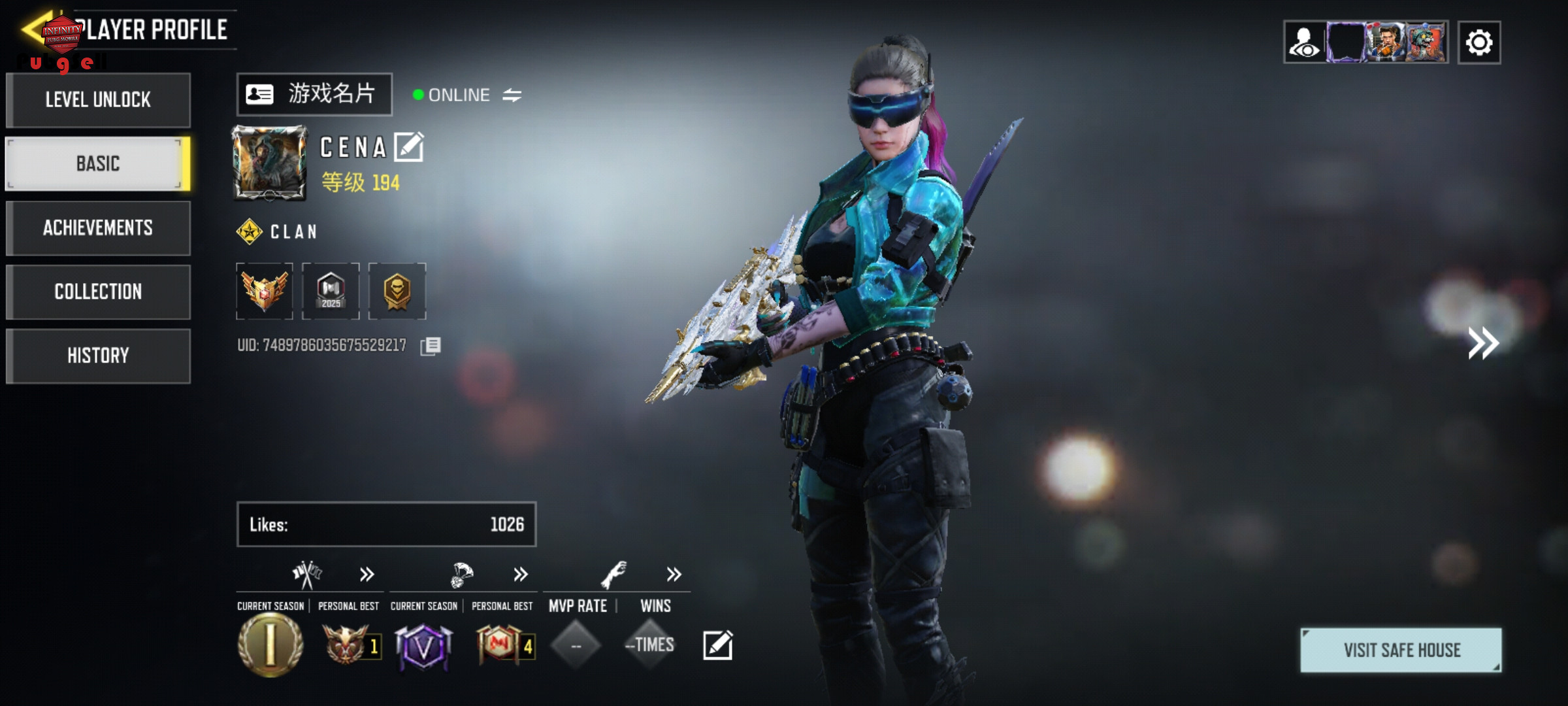Open the settings gear icon

point(1479,43)
